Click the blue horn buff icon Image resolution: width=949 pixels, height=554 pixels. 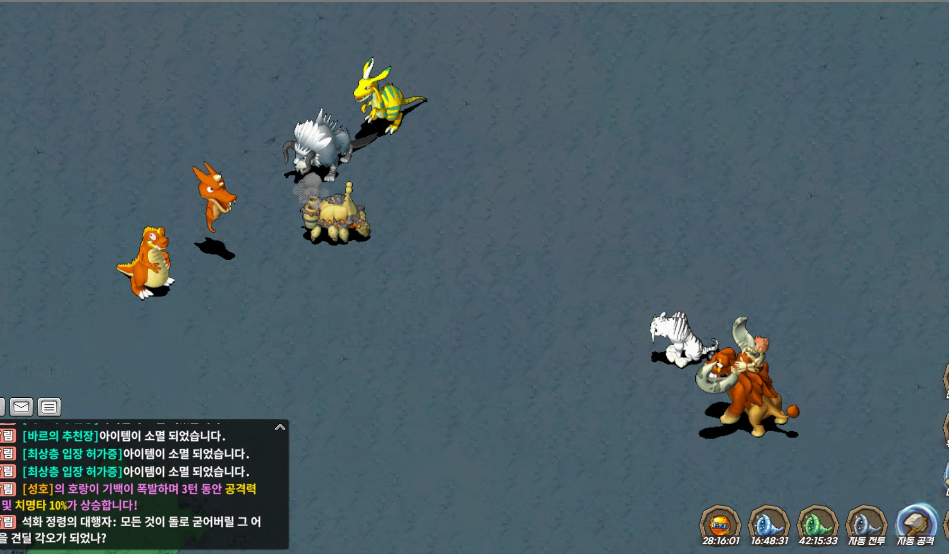coord(769,523)
